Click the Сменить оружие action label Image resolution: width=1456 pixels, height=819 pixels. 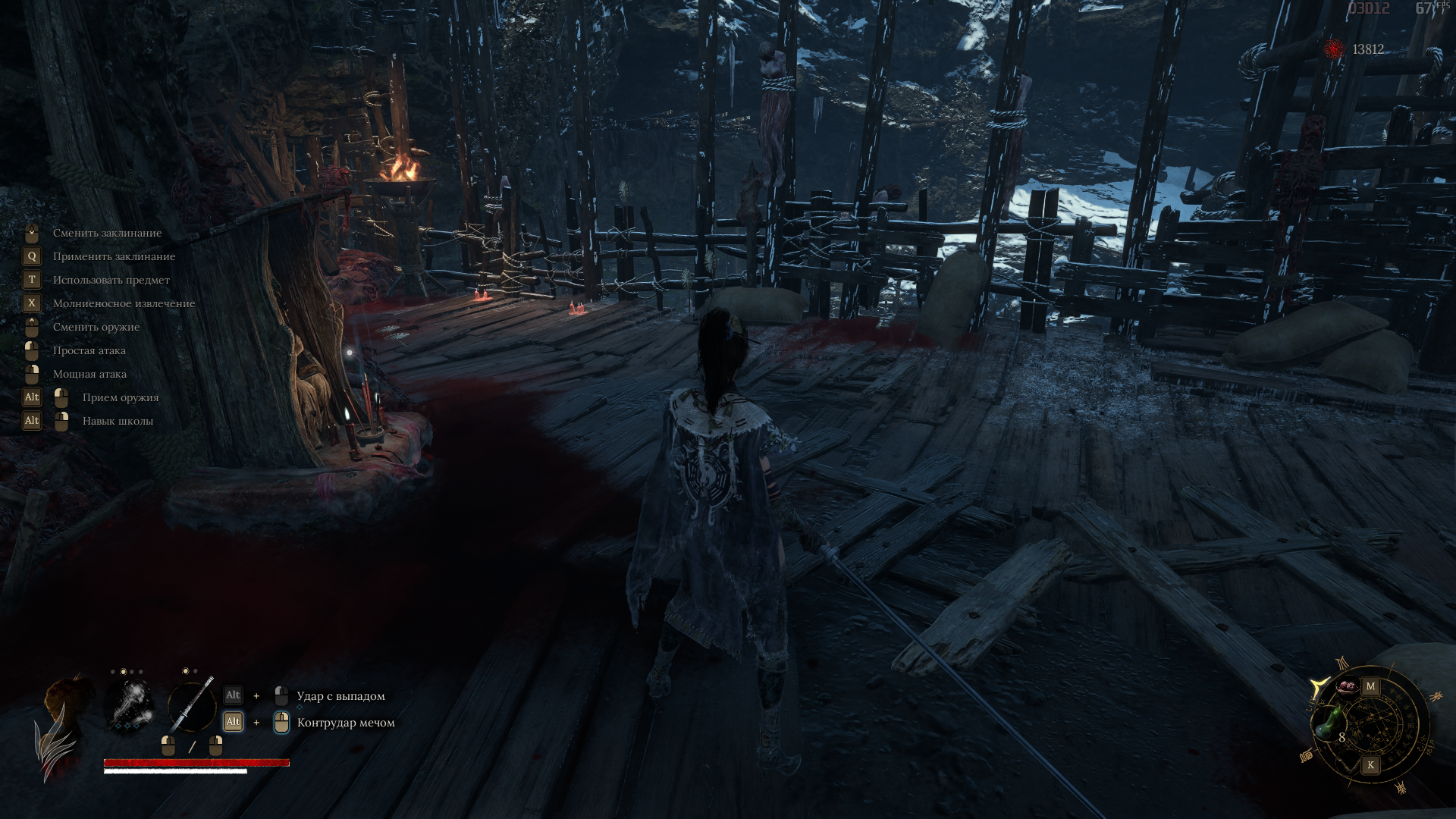click(x=96, y=327)
